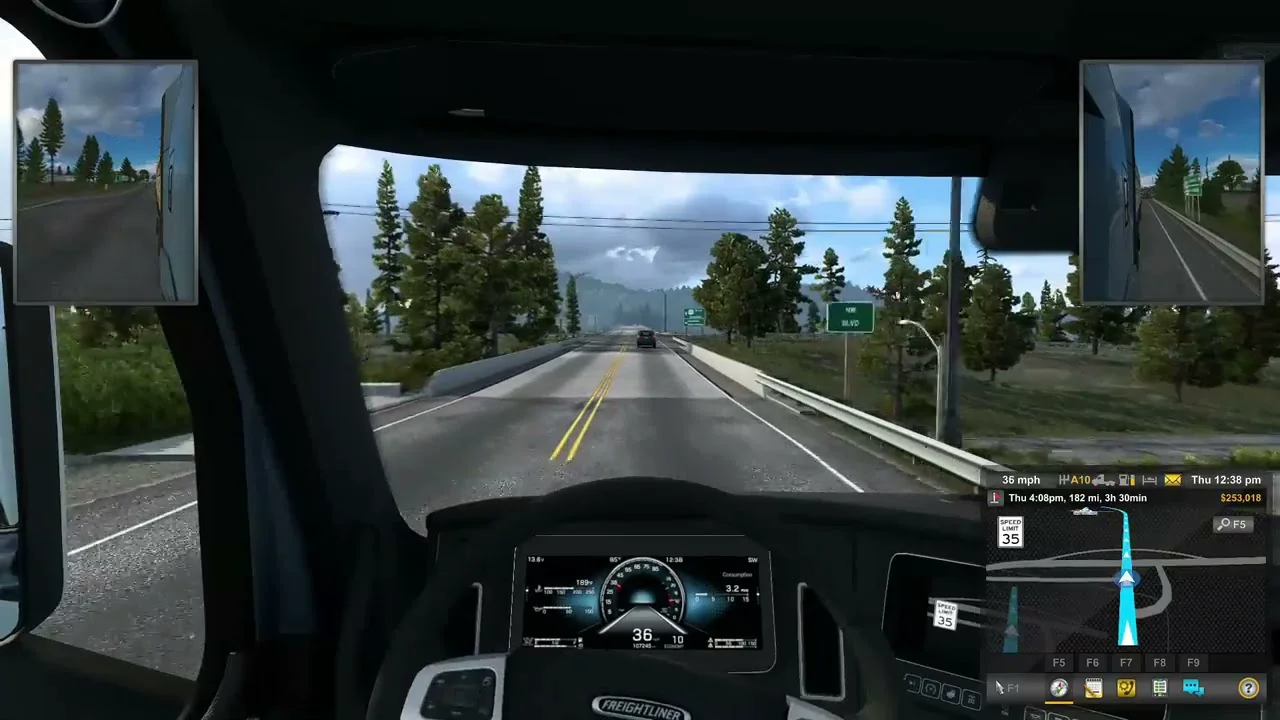Click the truck damage status icon

[1103, 480]
